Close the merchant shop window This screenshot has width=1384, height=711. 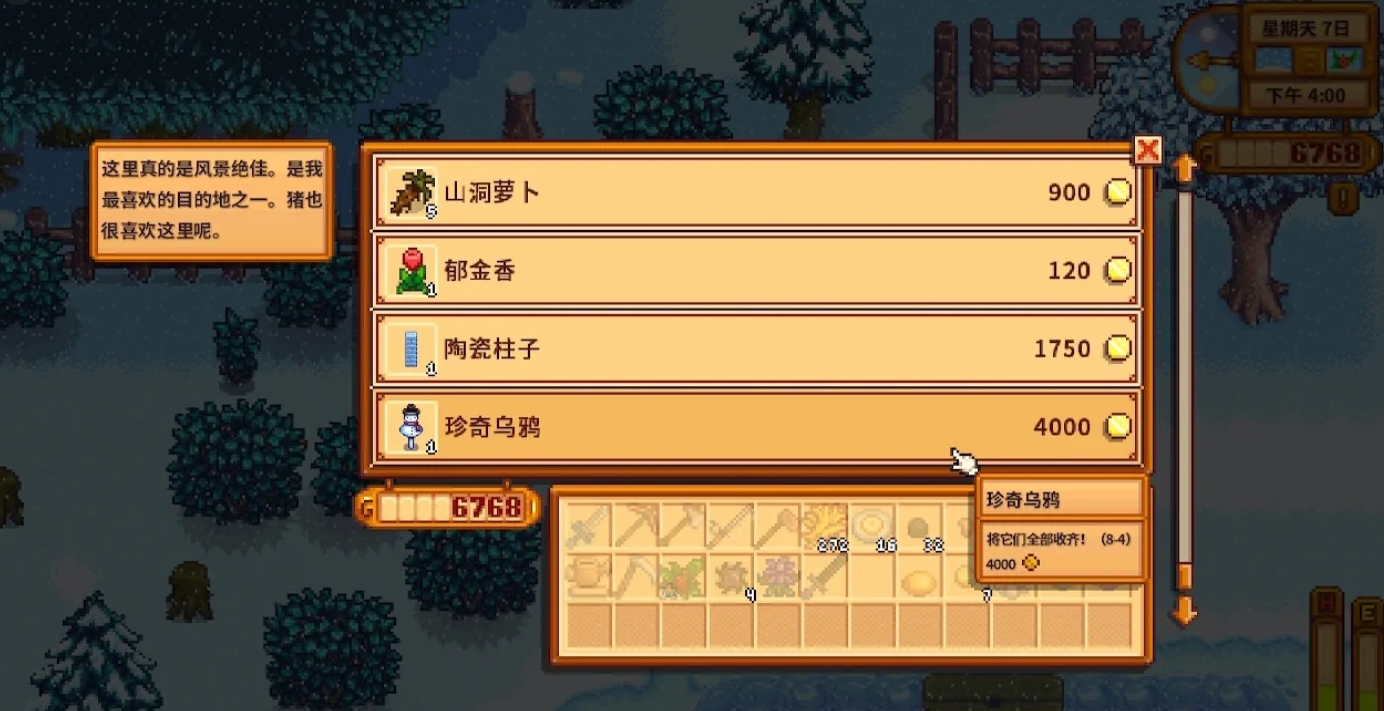point(1147,151)
